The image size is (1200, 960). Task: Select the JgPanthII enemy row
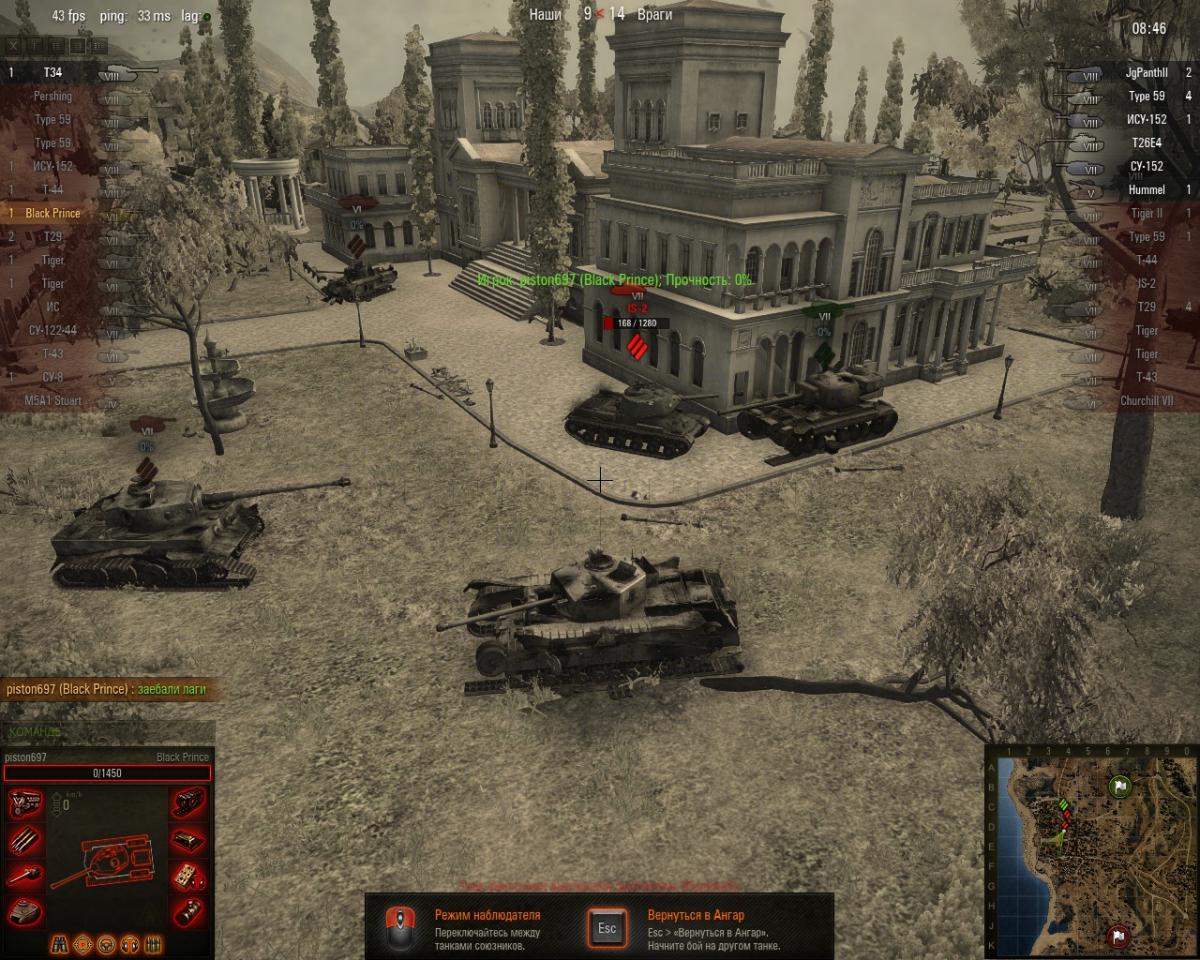click(1145, 72)
